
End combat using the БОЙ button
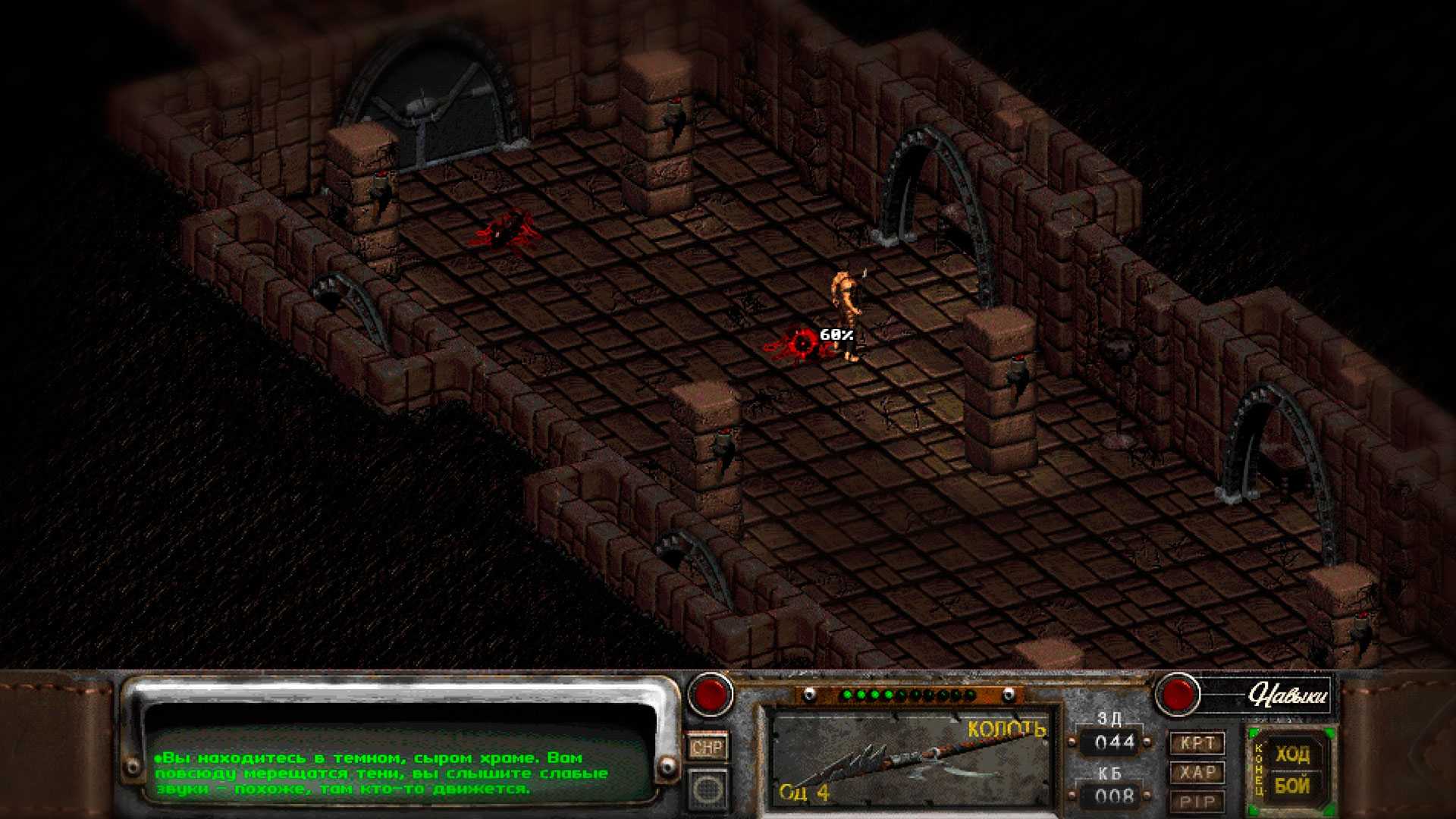point(1291,786)
